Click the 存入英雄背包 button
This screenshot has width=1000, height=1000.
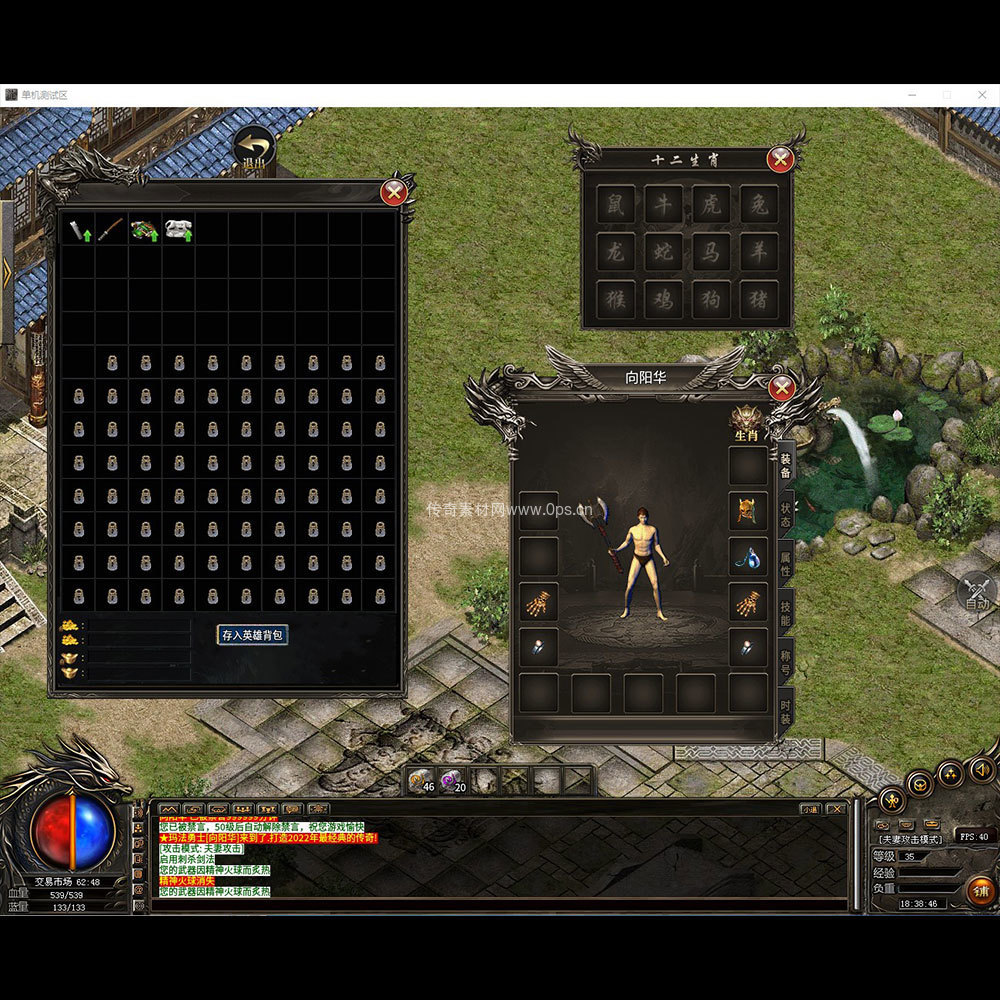(x=253, y=634)
